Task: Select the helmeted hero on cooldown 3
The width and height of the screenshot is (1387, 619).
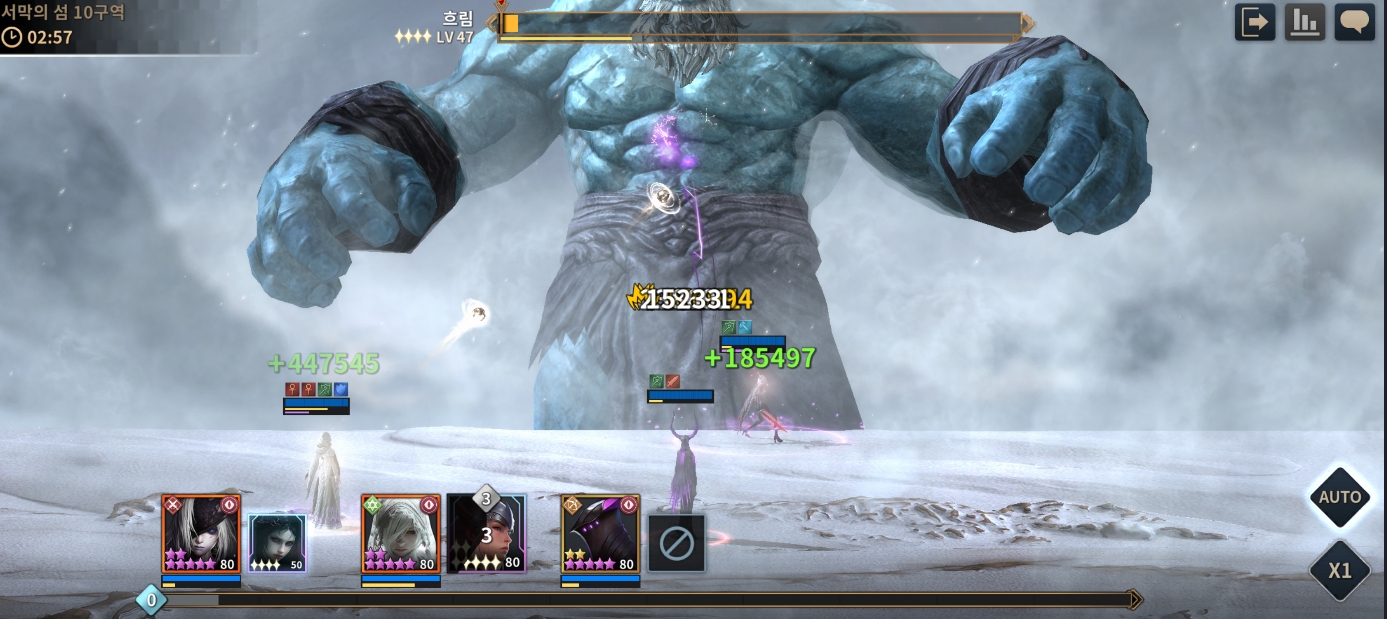Action: point(486,533)
